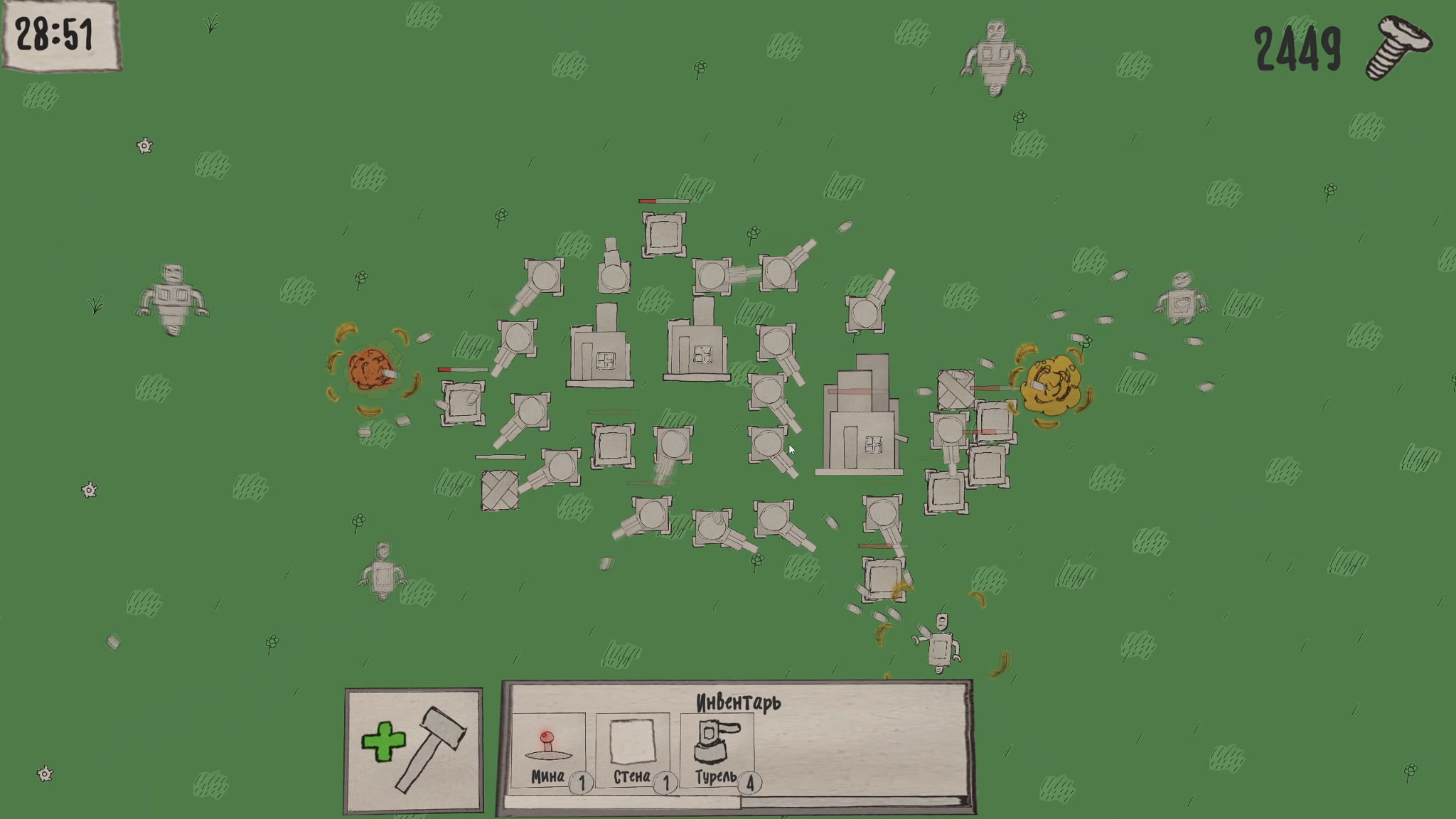Image resolution: width=1456 pixels, height=819 pixels.
Task: Click the screw icon next to the 2449 counter
Action: click(1397, 47)
